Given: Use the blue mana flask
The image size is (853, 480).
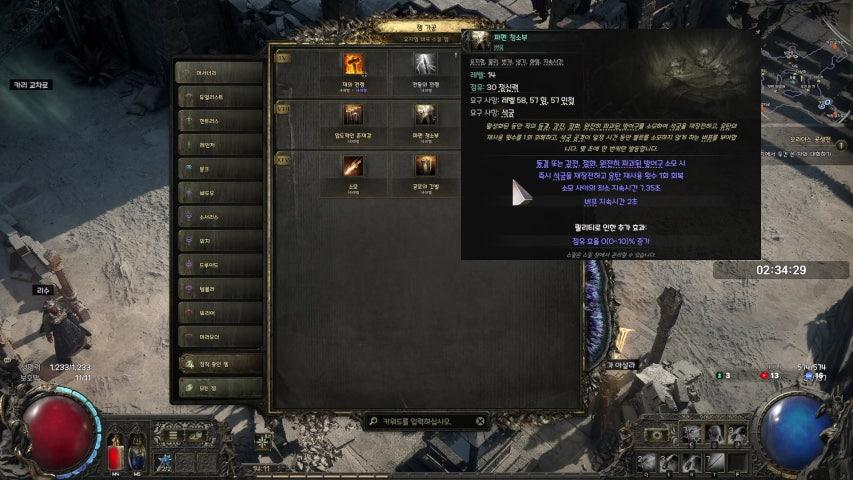Looking at the screenshot, I should pyautogui.click(x=137, y=455).
